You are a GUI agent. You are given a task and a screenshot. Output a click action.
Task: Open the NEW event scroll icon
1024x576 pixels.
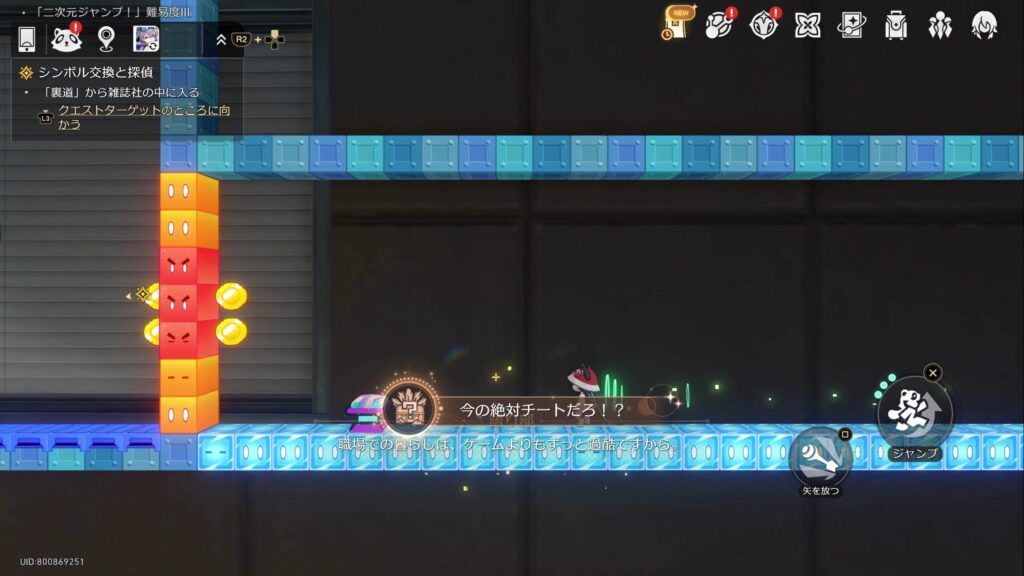tap(678, 24)
